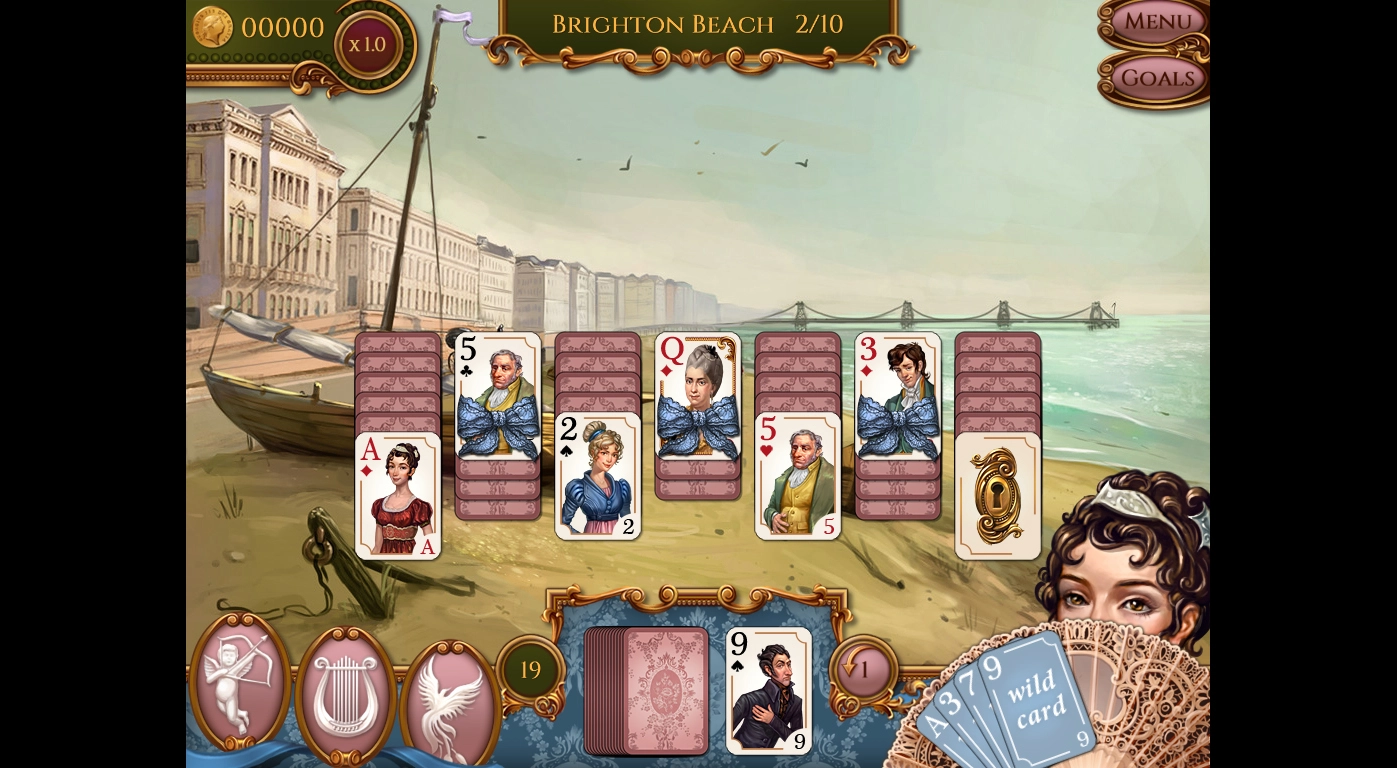Select the 3 of diamonds card
The image size is (1397, 768).
pos(898,396)
